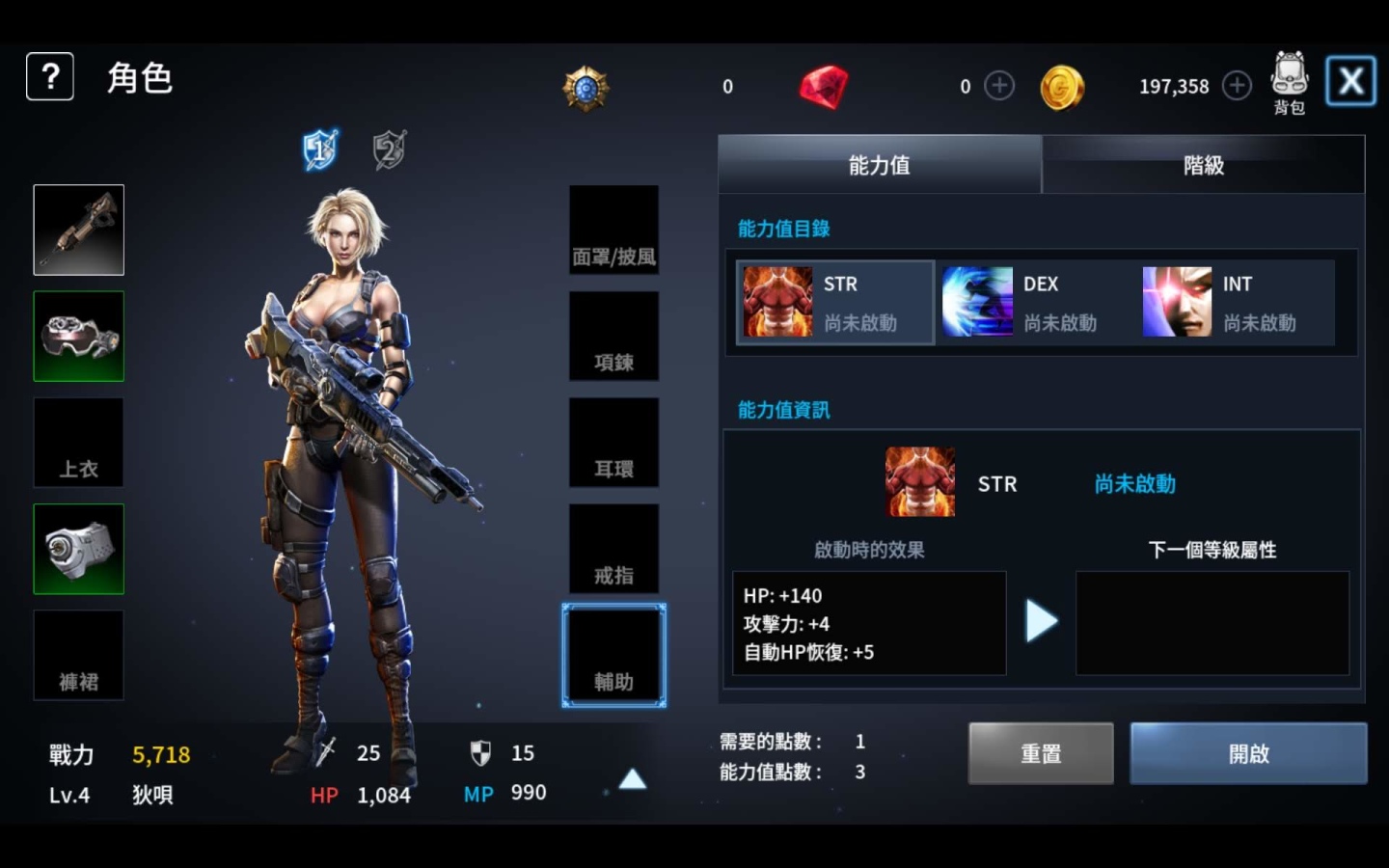Open the help question mark icon
This screenshot has height=868, width=1389.
pyautogui.click(x=49, y=76)
